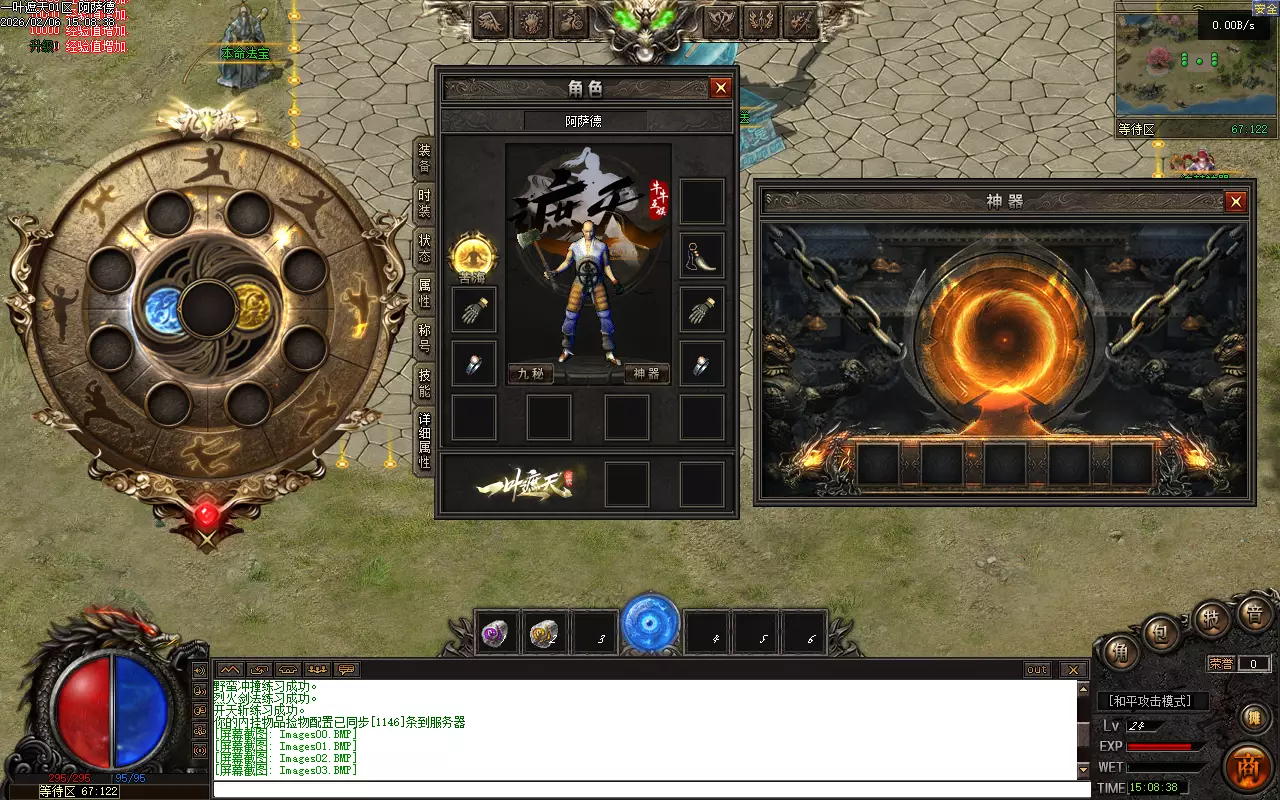Open the 状态 status tab

coord(425,248)
